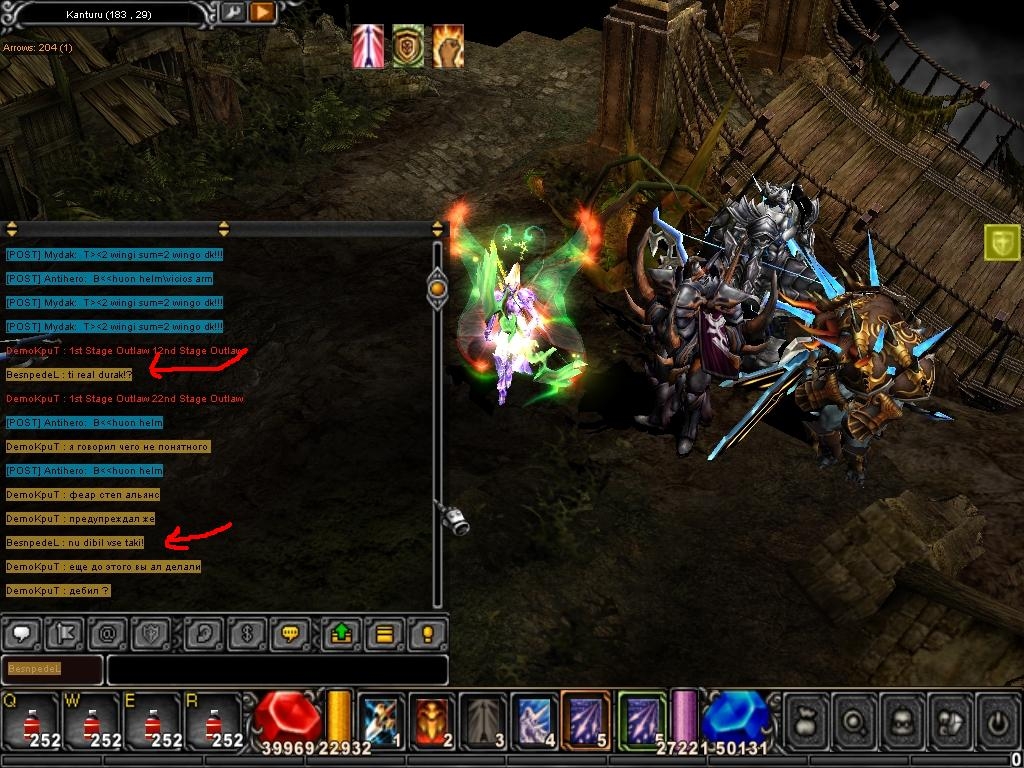
Task: Activate skill slot 1
Action: tap(381, 720)
